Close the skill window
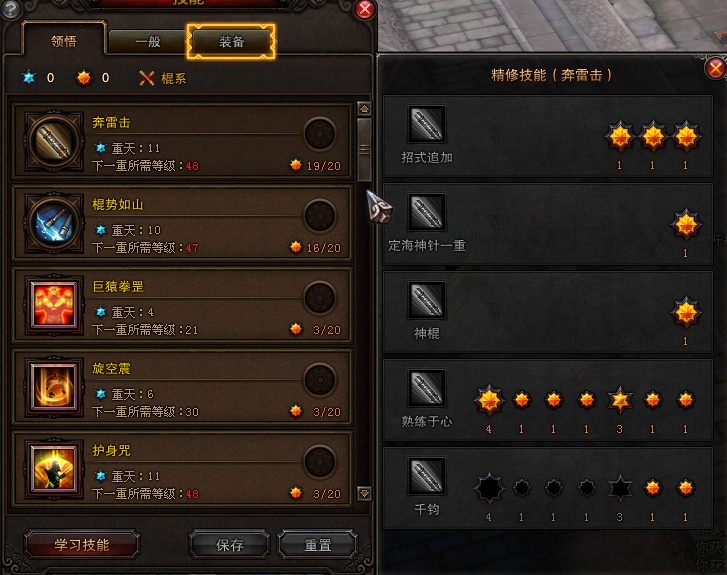Viewport: 727px width, 575px height. point(365,9)
